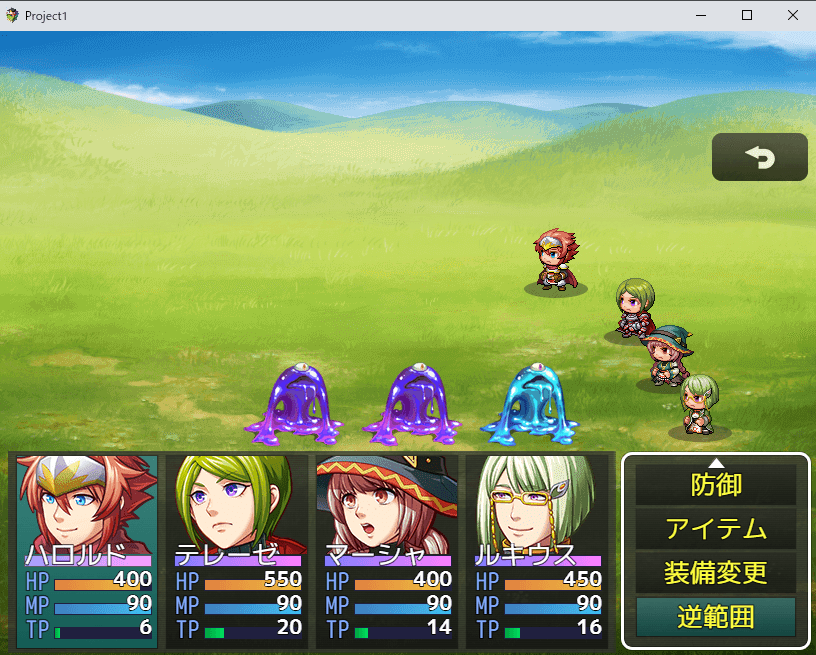
Task: Close the Project1 window
Action: point(792,15)
